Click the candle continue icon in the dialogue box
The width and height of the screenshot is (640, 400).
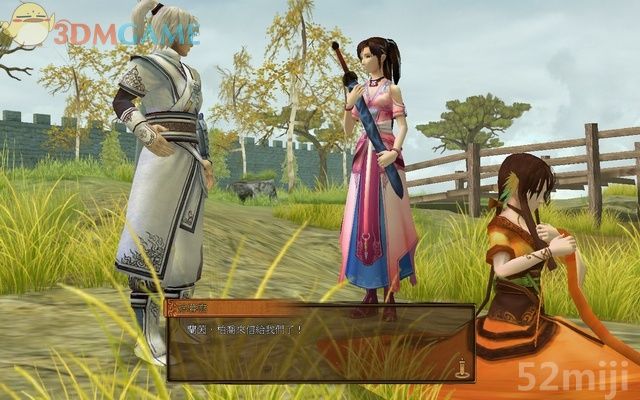[462, 367]
